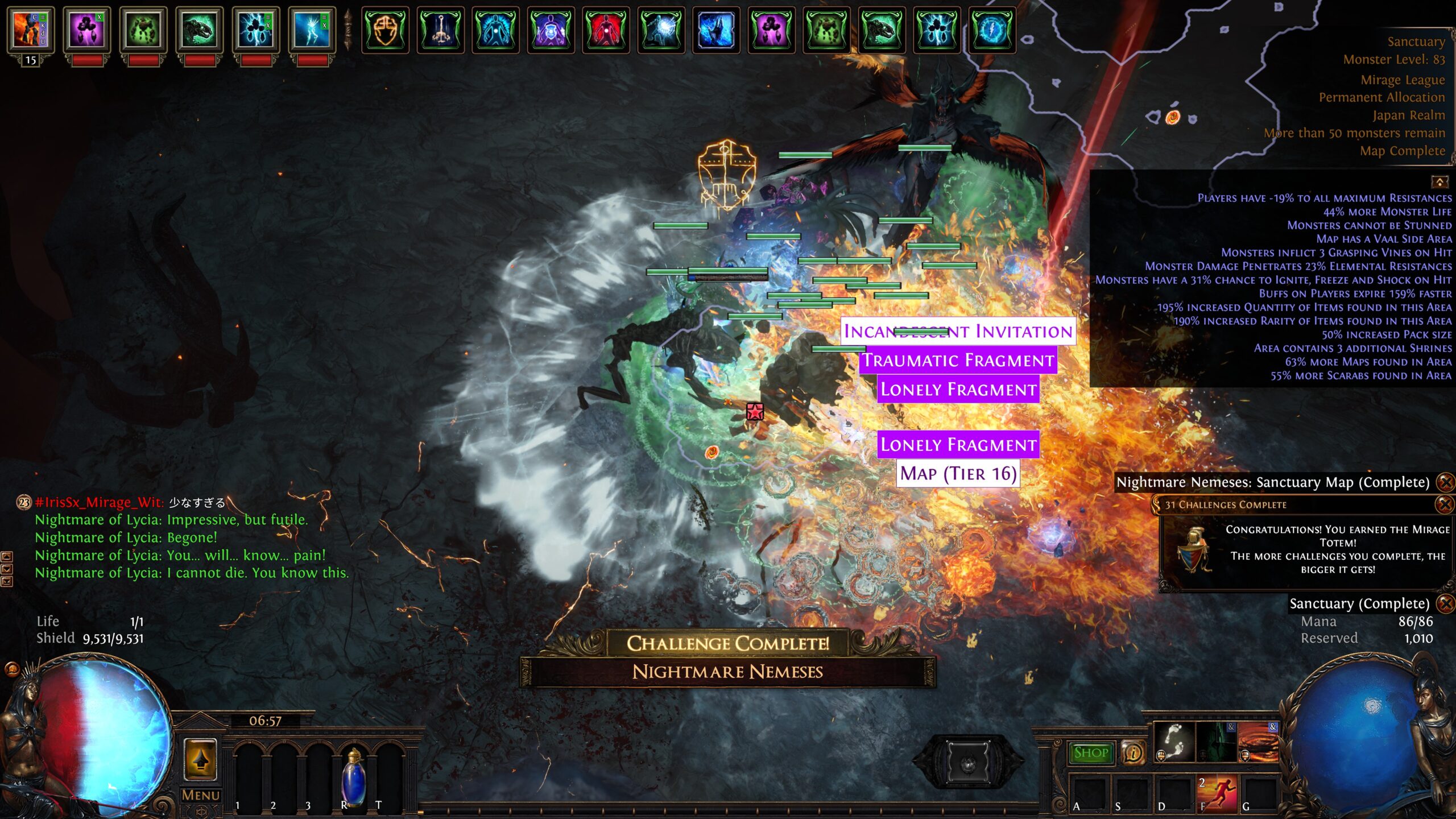This screenshot has width=1456, height=819.
Task: Close the Nightmare Nemeses notification
Action: (1445, 482)
